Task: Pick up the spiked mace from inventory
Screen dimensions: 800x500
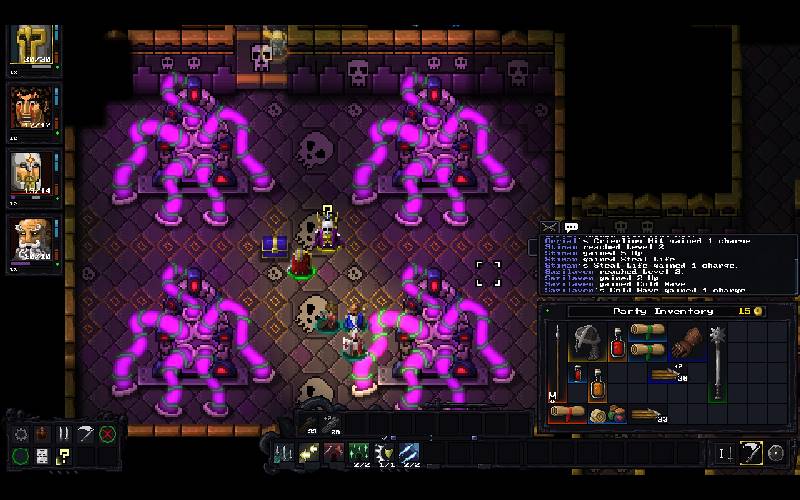Action: [x=718, y=360]
